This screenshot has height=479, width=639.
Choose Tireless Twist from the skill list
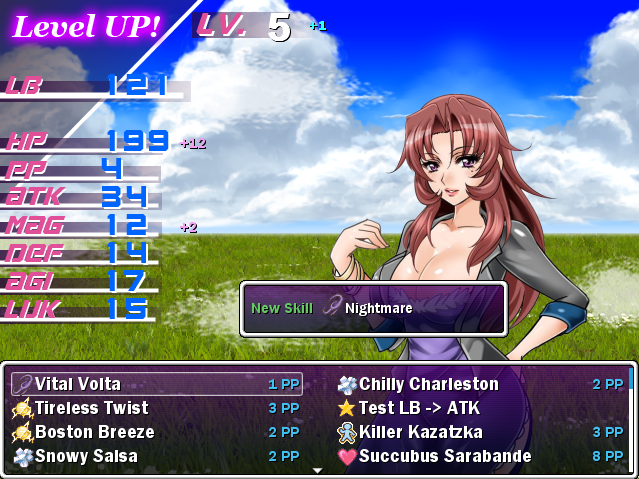pyautogui.click(x=156, y=408)
